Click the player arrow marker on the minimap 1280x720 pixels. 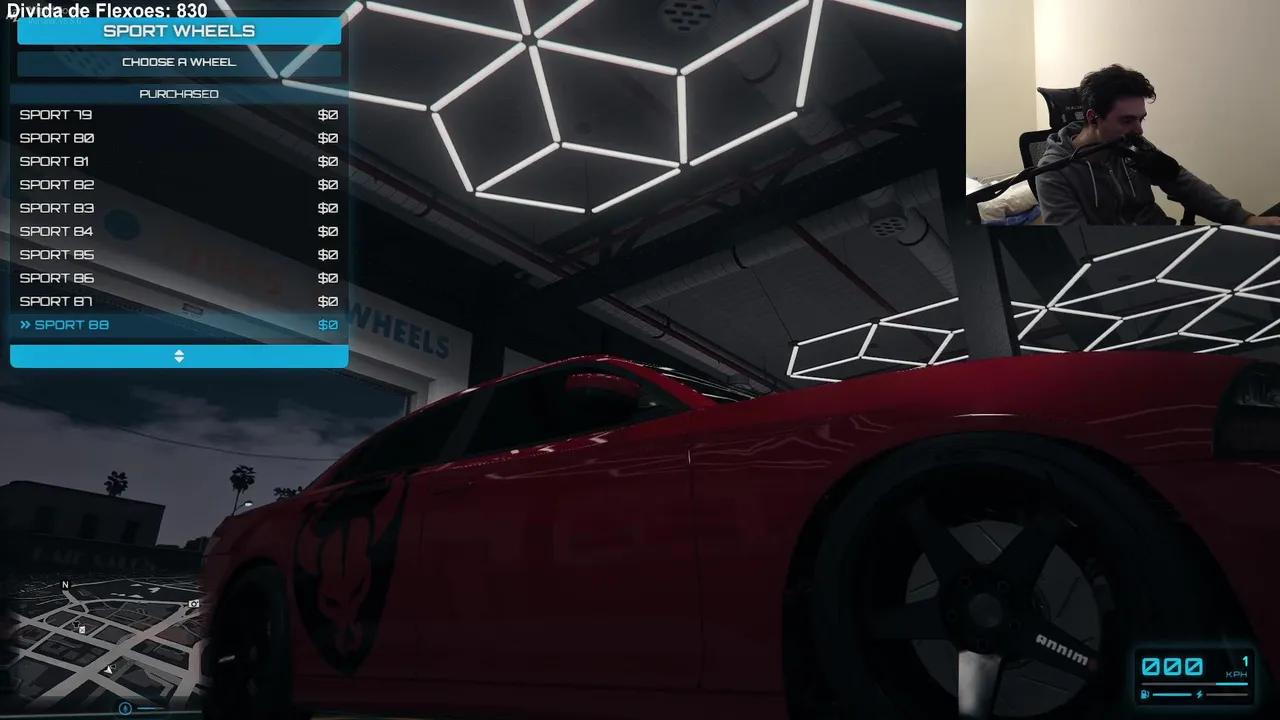(x=110, y=669)
